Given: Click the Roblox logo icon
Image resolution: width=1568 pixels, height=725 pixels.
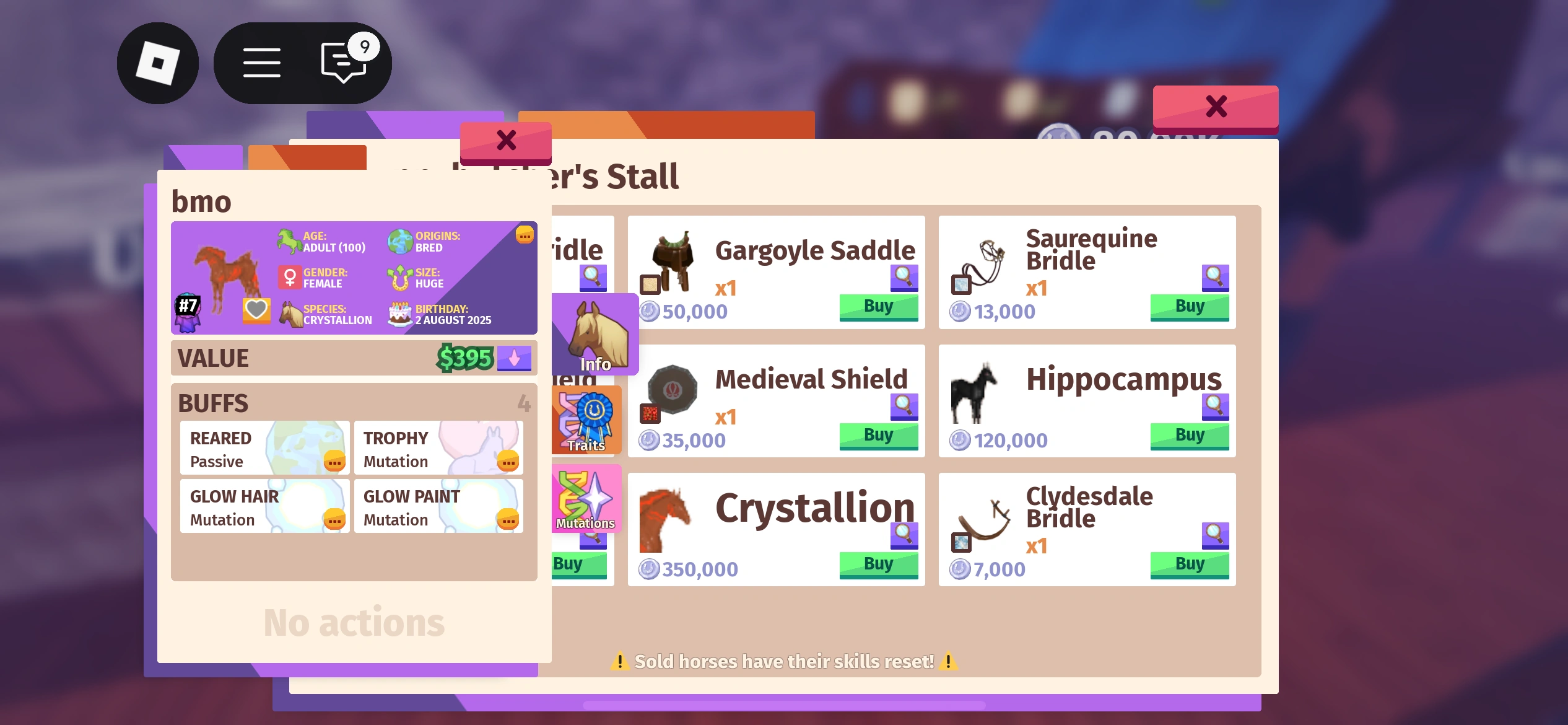Looking at the screenshot, I should click(158, 63).
